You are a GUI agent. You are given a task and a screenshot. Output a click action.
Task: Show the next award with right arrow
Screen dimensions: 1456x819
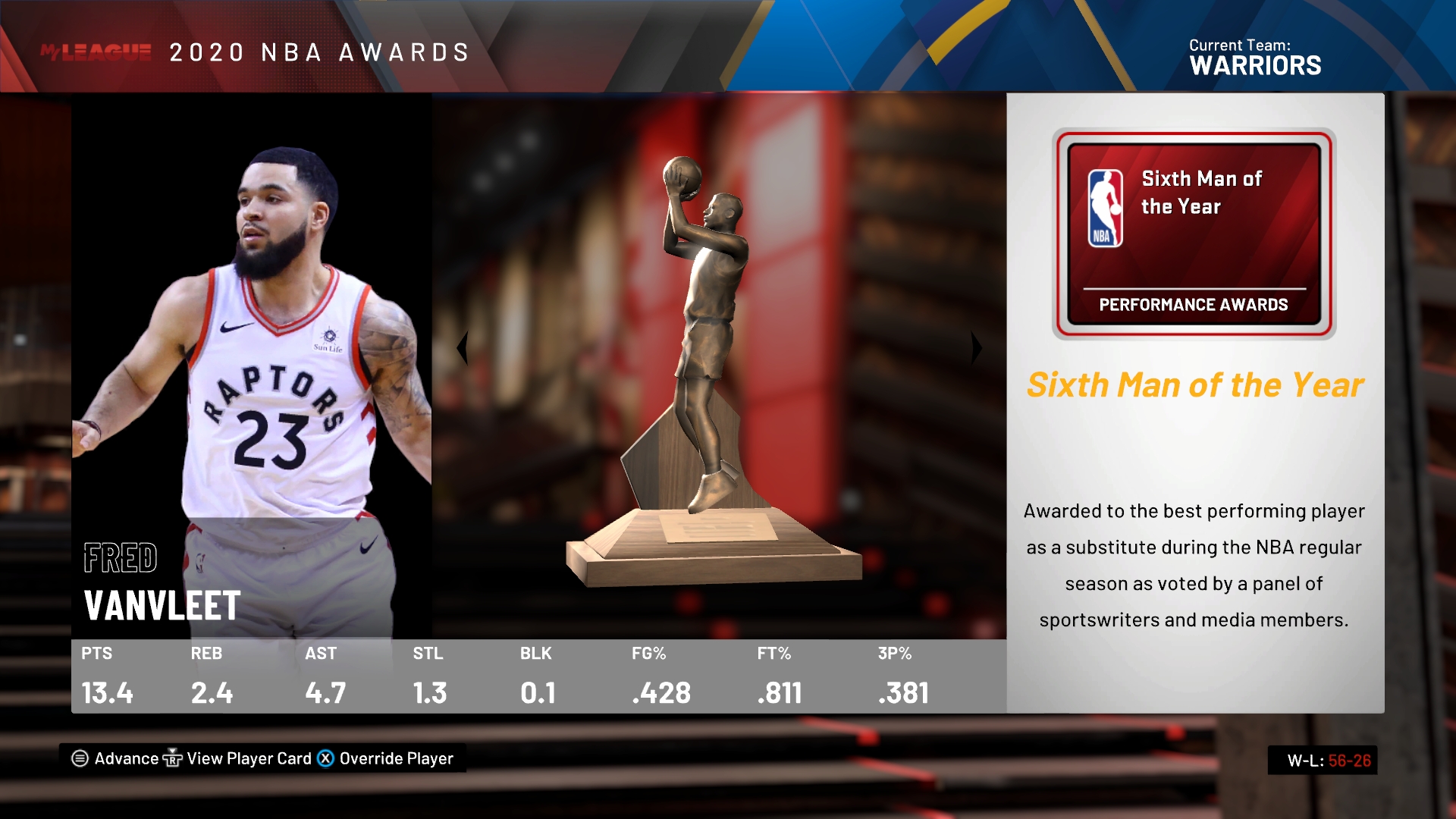tap(977, 348)
